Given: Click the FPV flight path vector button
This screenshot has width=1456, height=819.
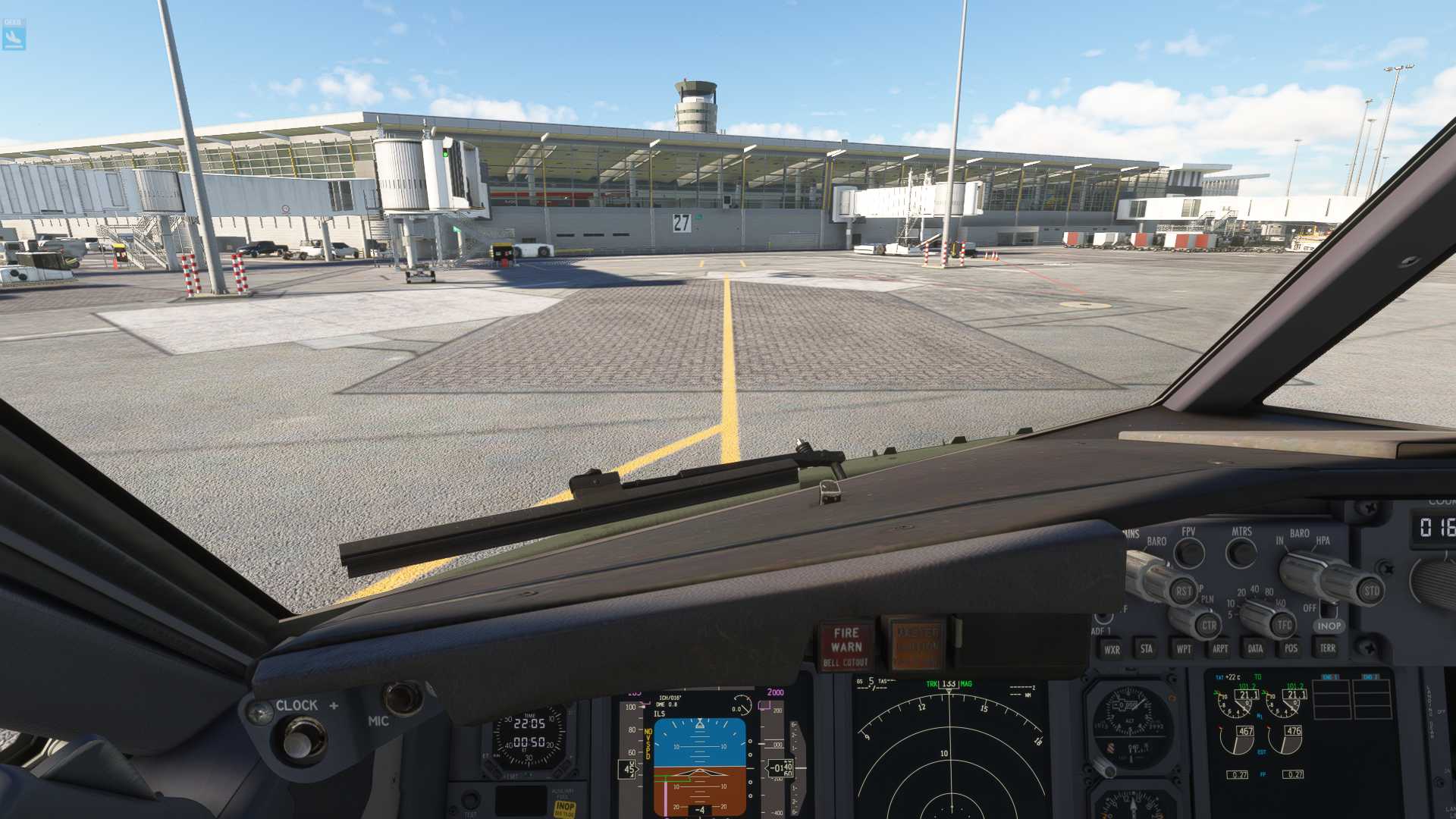Looking at the screenshot, I should 1189,554.
